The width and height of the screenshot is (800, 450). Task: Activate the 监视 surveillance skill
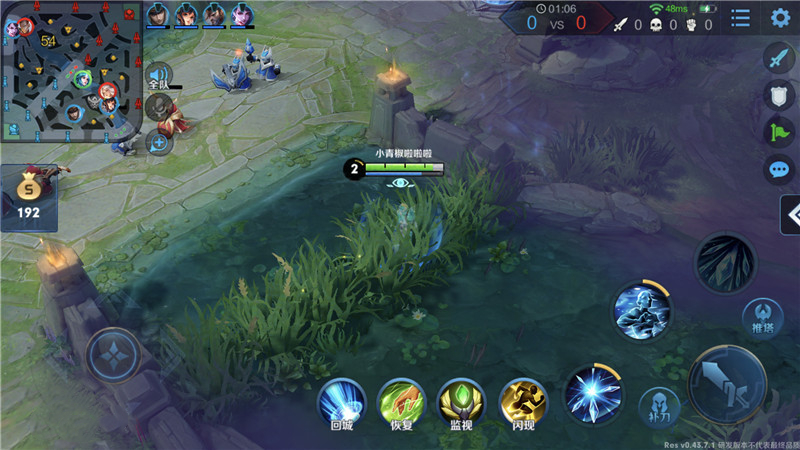461,402
